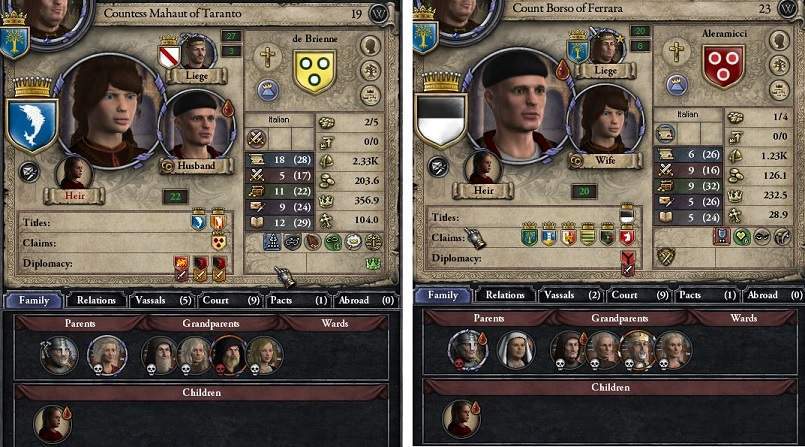View Count Borso's Liege portrait
The image size is (805, 447).
pos(604,49)
